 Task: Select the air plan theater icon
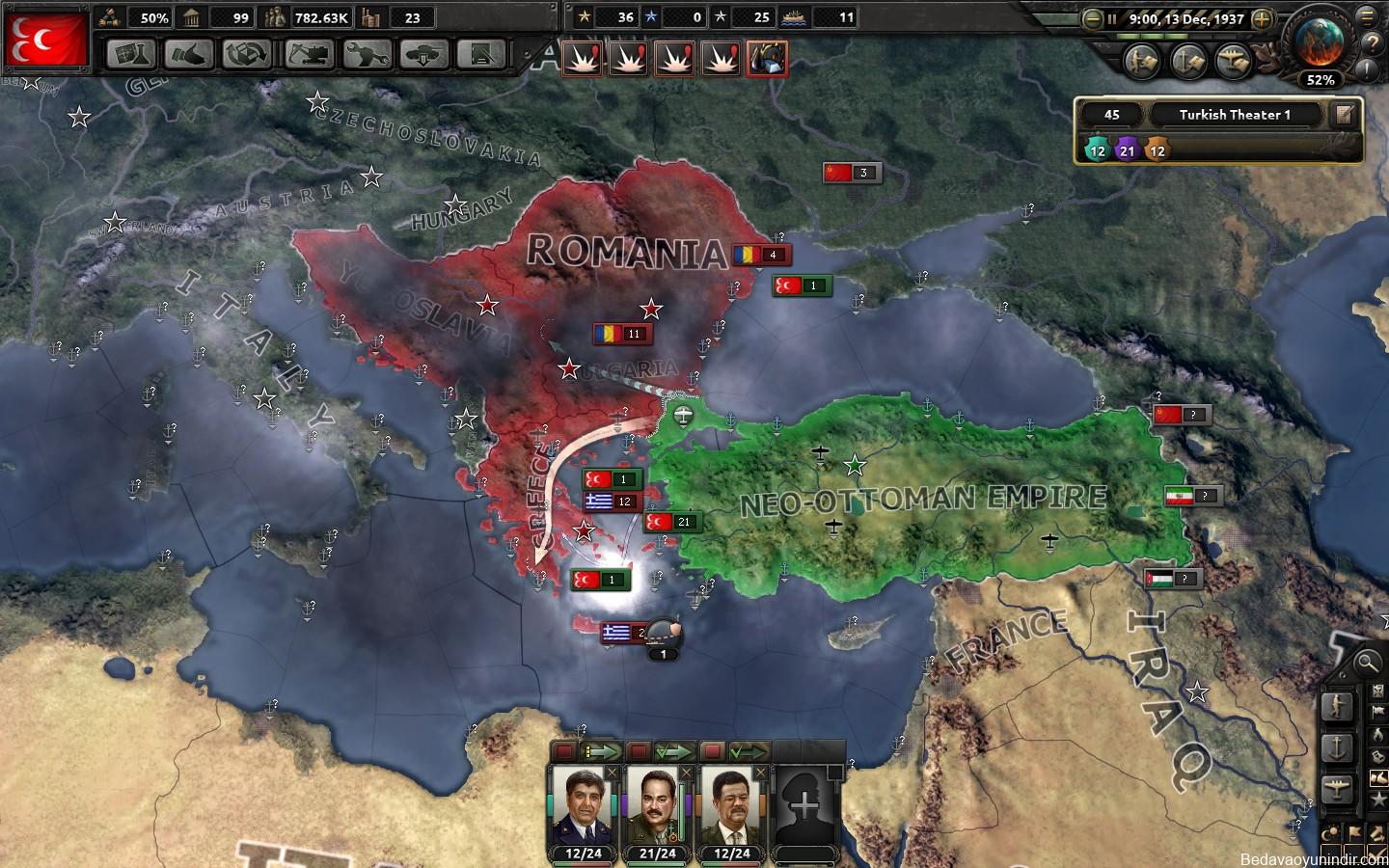[1234, 60]
